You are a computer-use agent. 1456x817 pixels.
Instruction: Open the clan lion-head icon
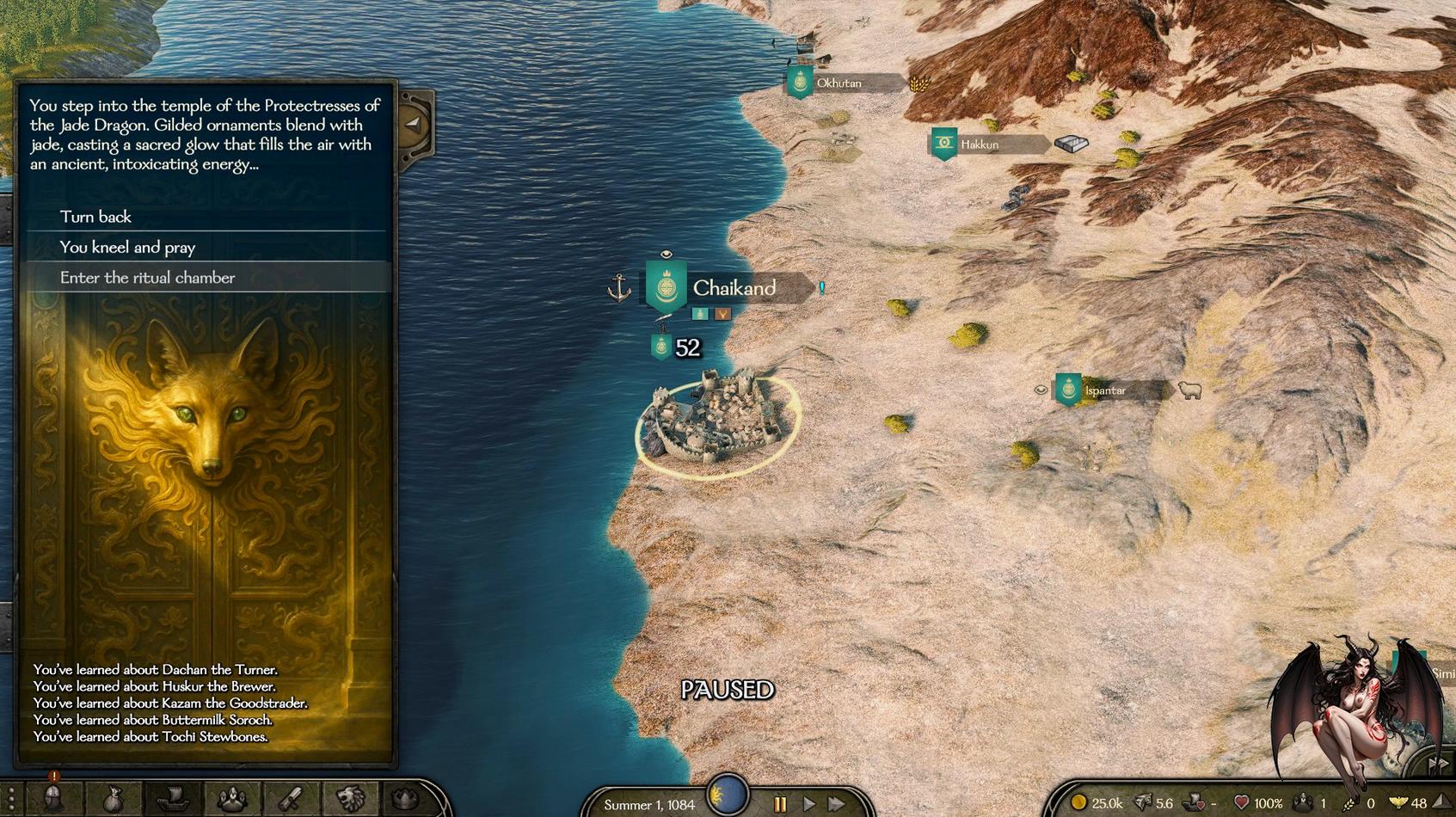click(x=350, y=800)
